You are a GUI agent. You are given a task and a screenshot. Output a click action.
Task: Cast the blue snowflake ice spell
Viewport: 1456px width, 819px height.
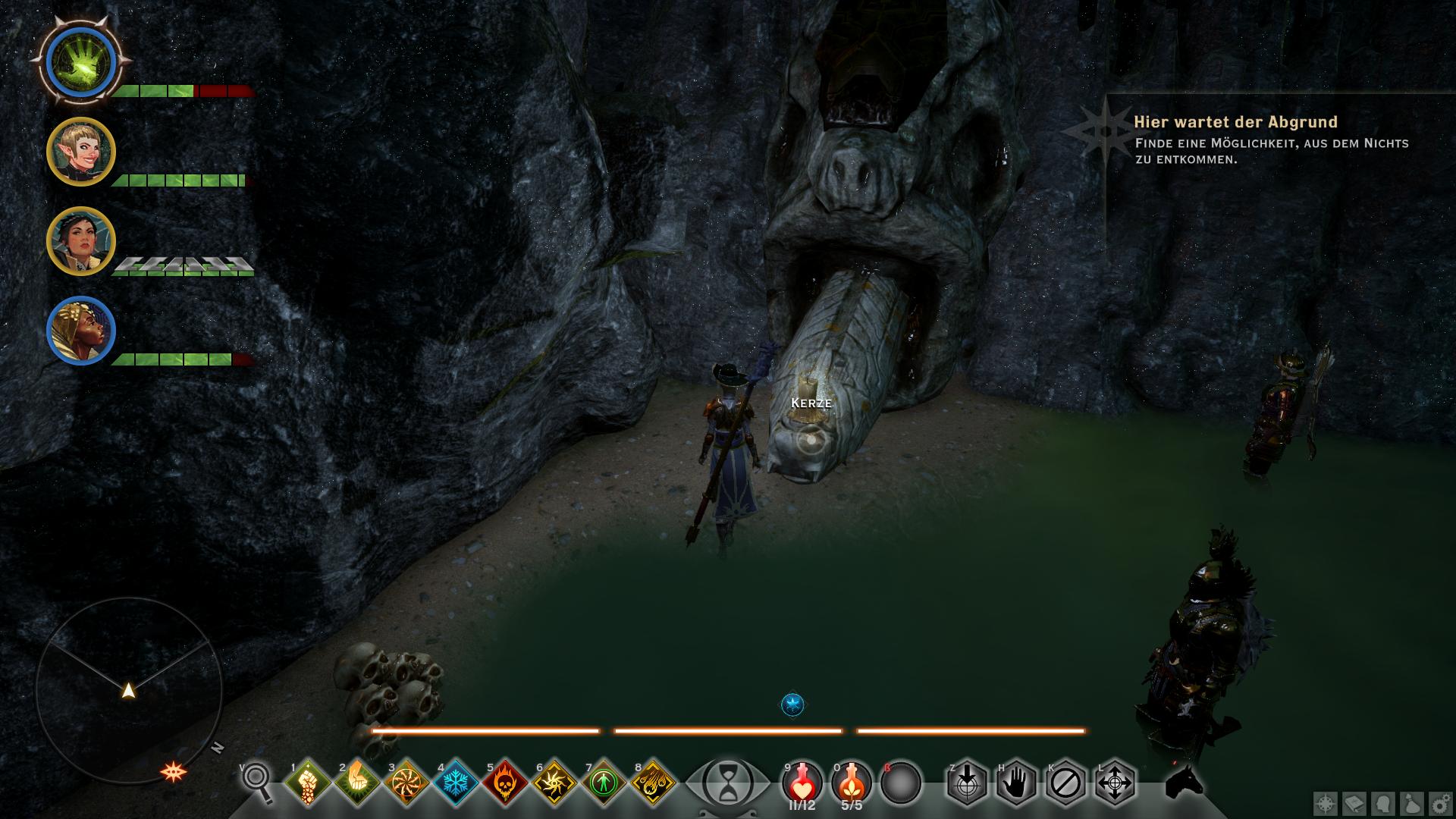pos(456,782)
